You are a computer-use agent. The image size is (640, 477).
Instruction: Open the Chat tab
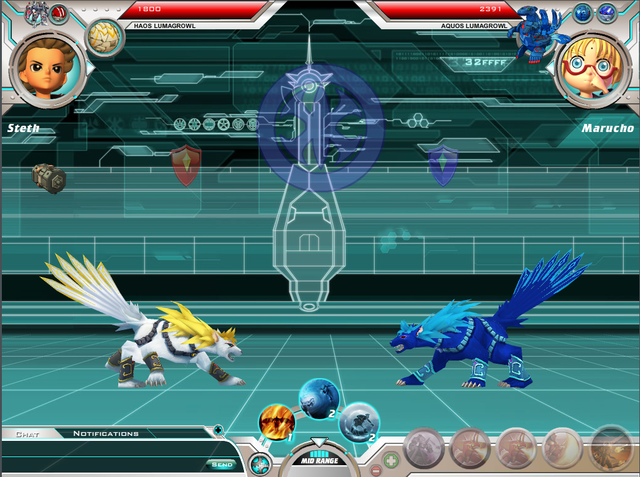point(27,433)
